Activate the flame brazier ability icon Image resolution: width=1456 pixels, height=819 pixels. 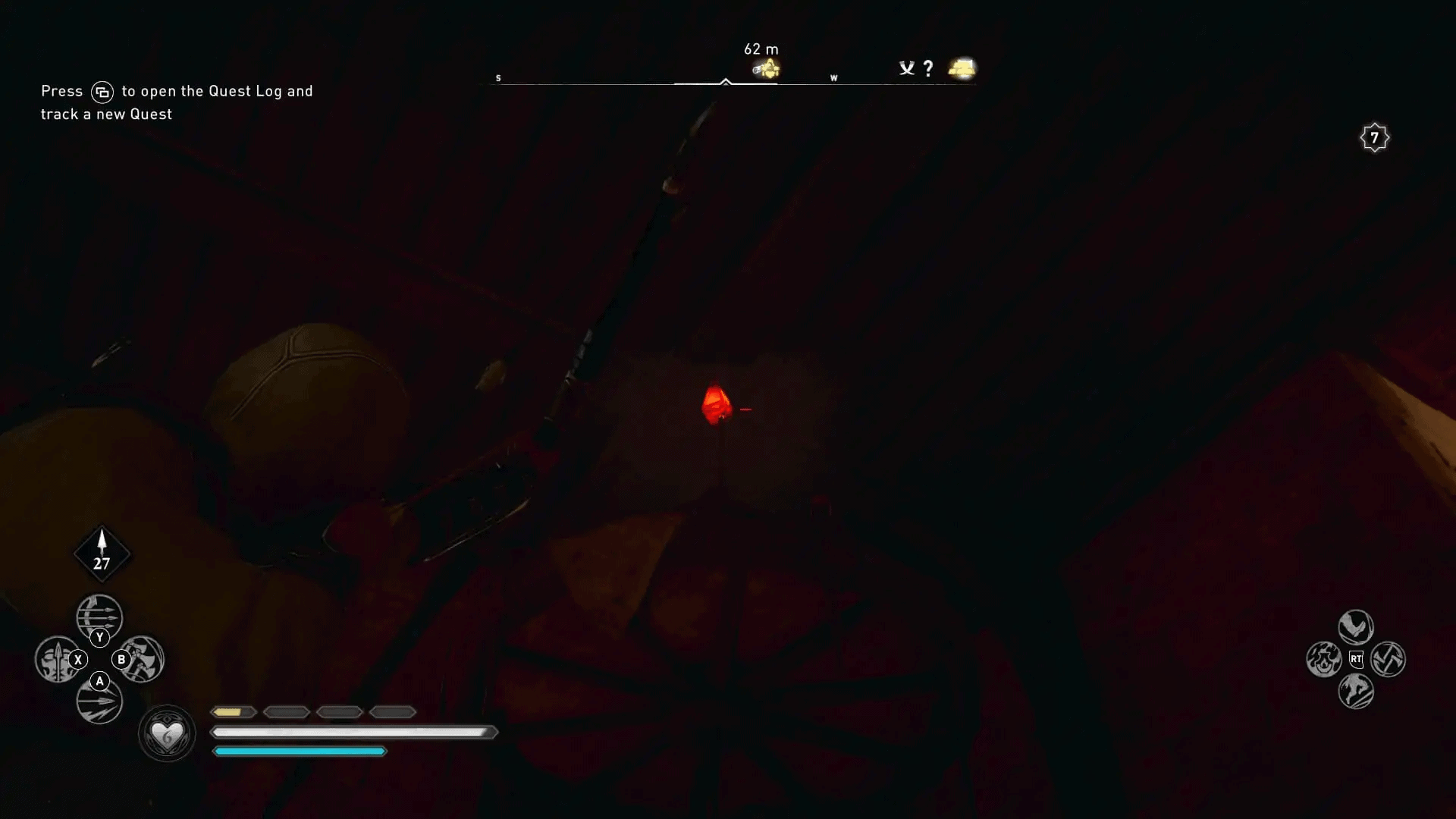click(1324, 659)
